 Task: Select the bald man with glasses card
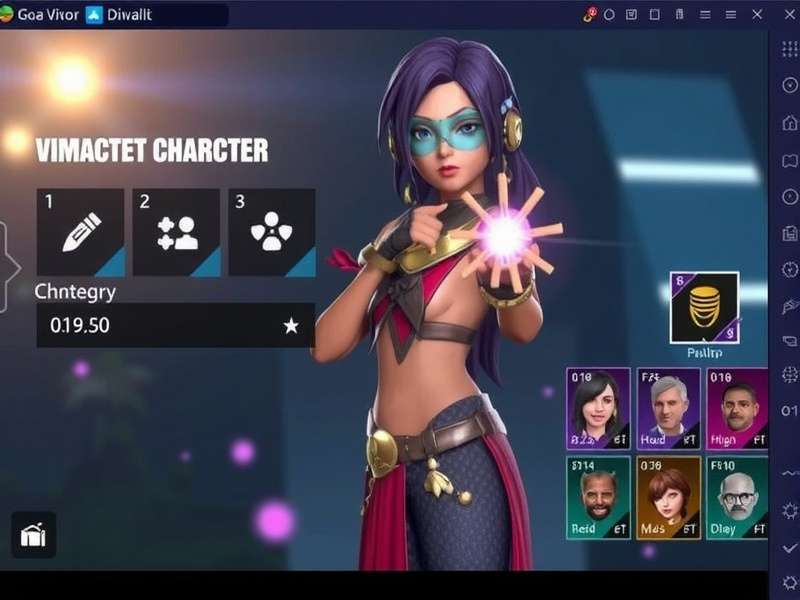[x=737, y=497]
